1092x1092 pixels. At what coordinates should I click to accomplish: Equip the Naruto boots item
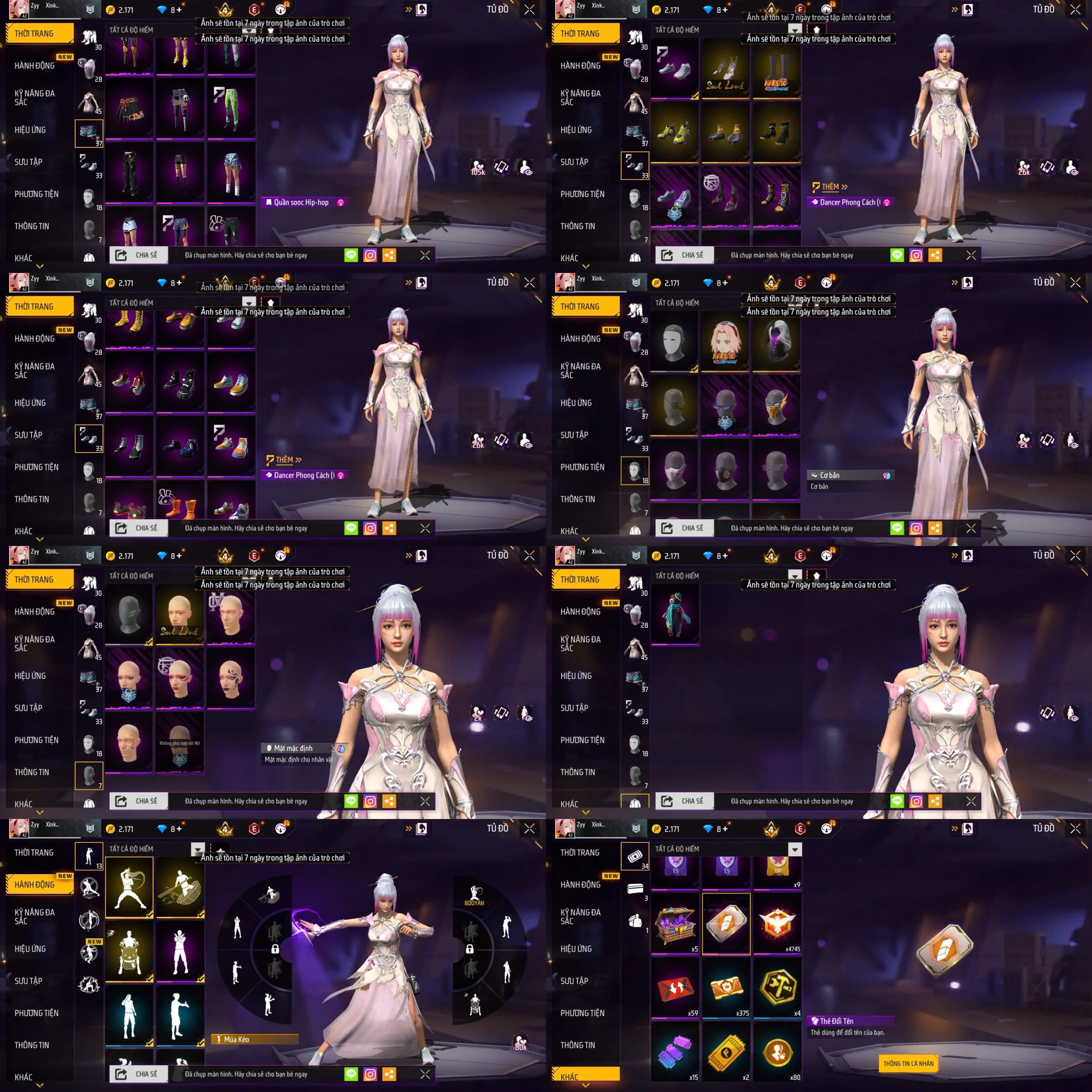777,72
